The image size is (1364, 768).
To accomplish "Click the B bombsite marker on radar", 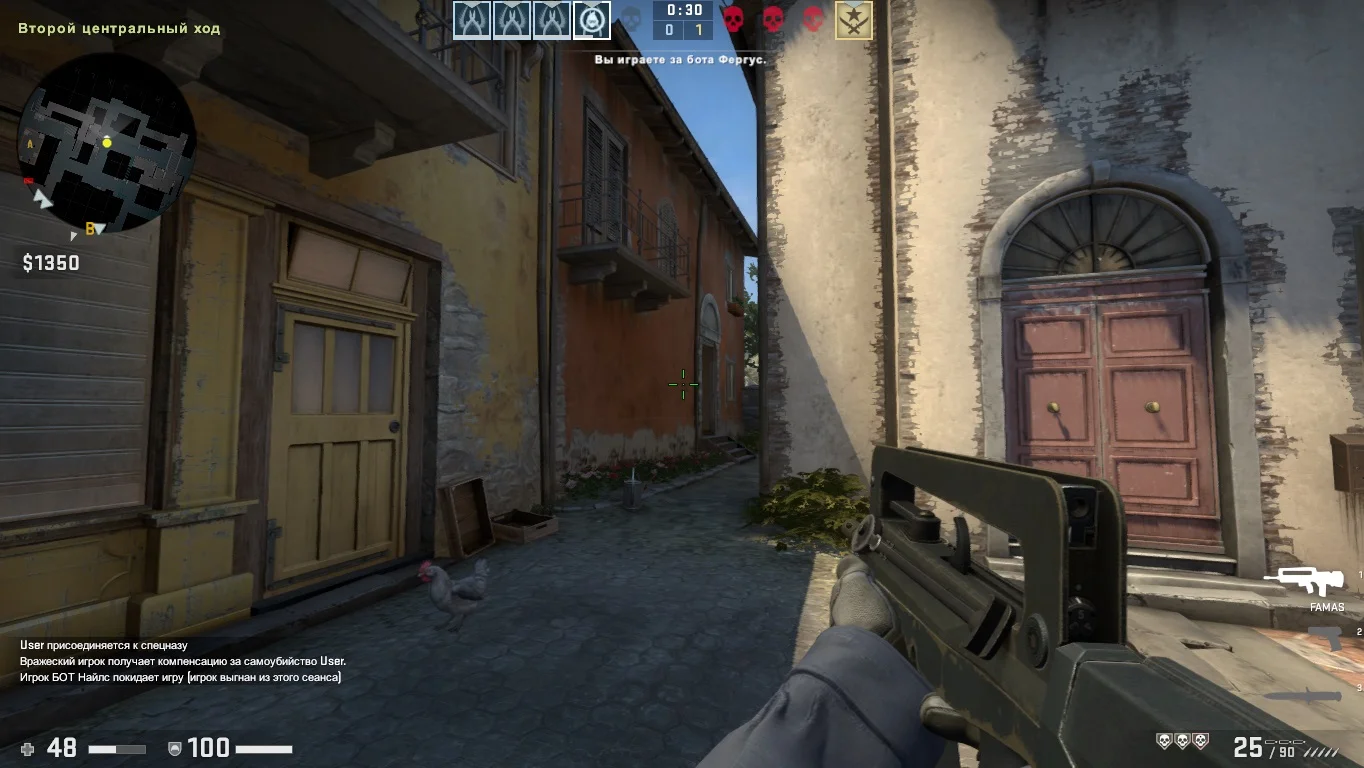I will pos(90,229).
